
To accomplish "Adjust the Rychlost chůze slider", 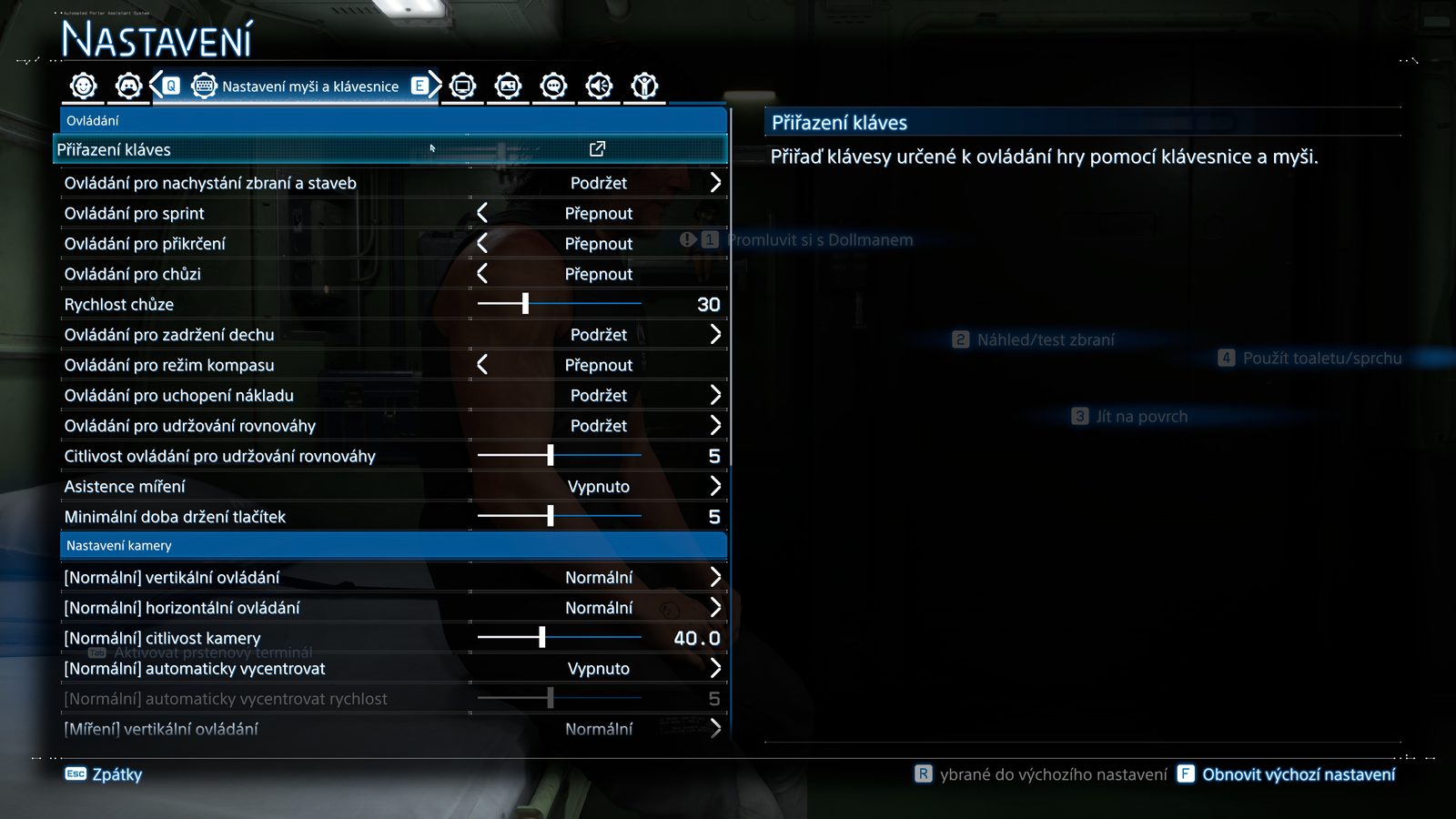I will point(525,304).
